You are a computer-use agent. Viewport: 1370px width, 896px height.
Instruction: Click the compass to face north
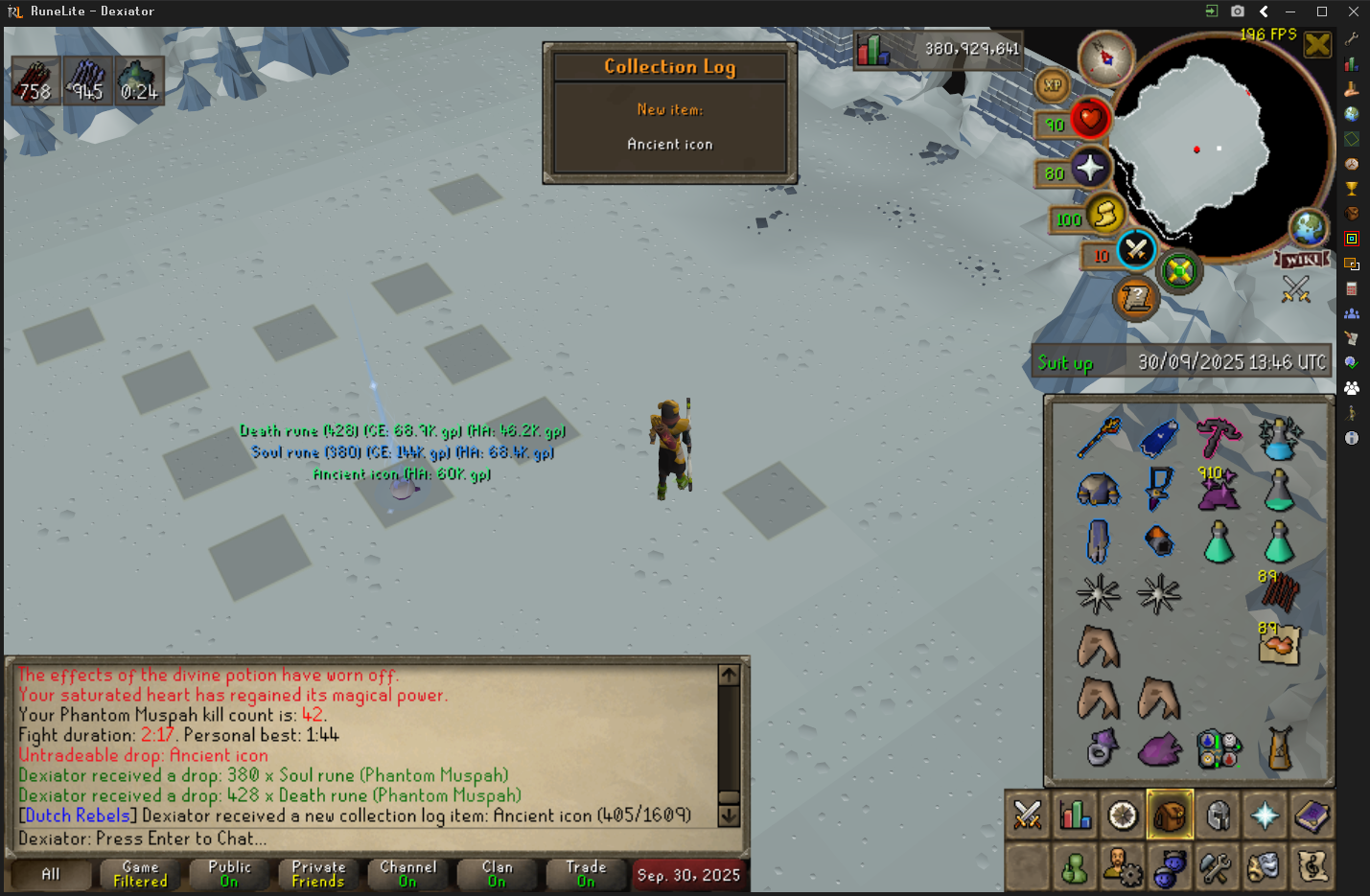coord(1106,57)
